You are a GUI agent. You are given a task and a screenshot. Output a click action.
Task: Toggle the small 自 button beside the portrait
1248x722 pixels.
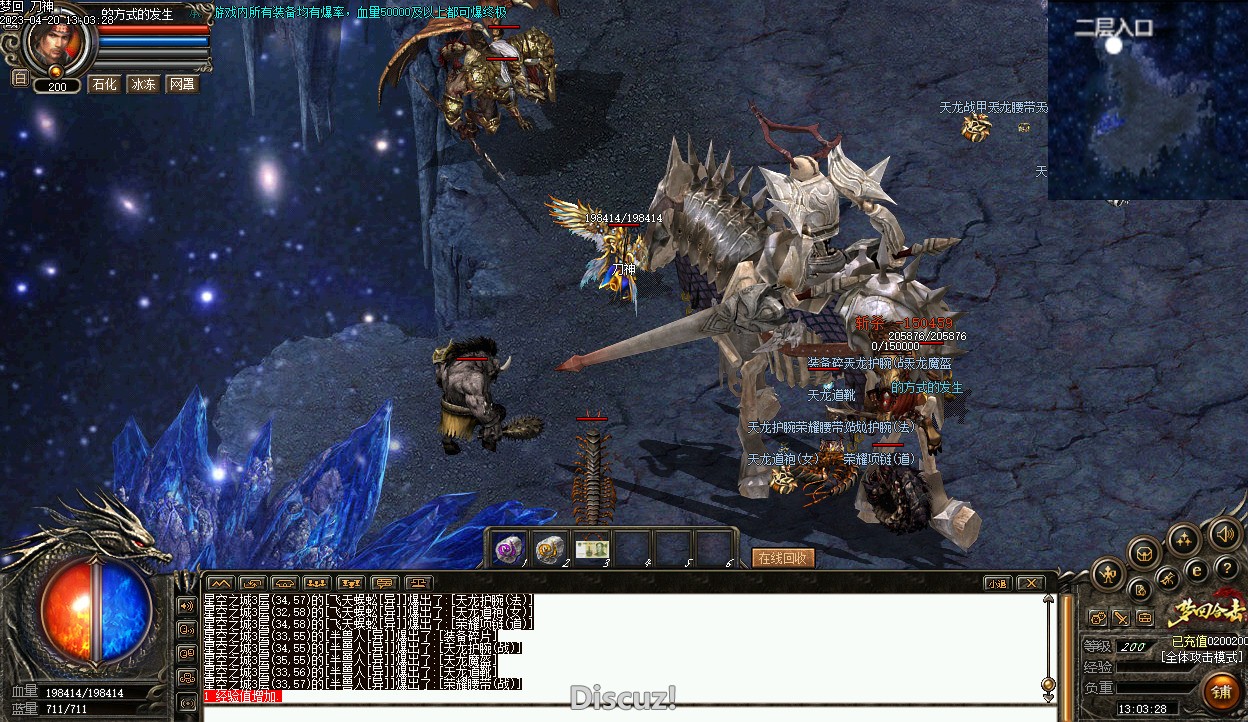(20, 77)
